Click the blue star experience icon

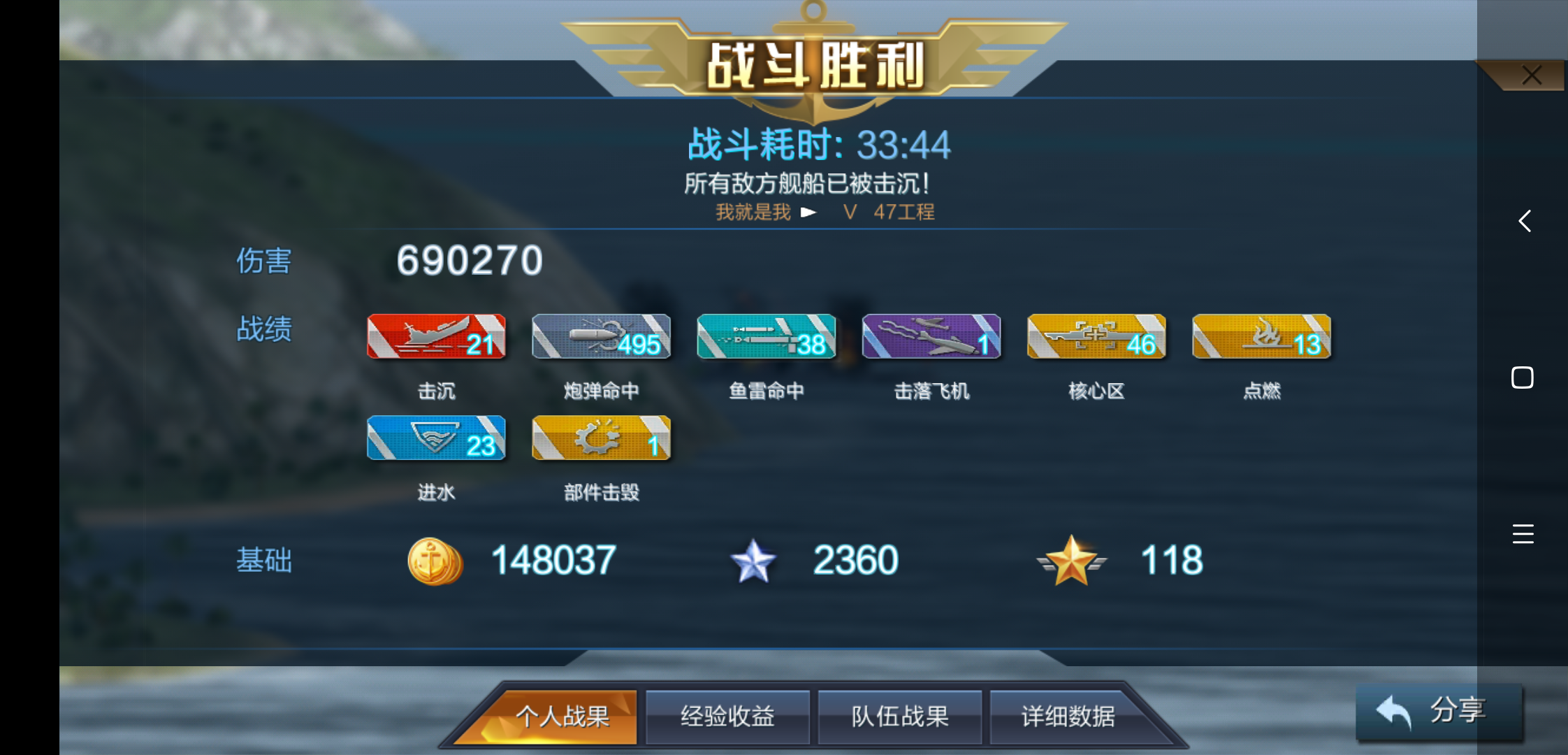(753, 559)
